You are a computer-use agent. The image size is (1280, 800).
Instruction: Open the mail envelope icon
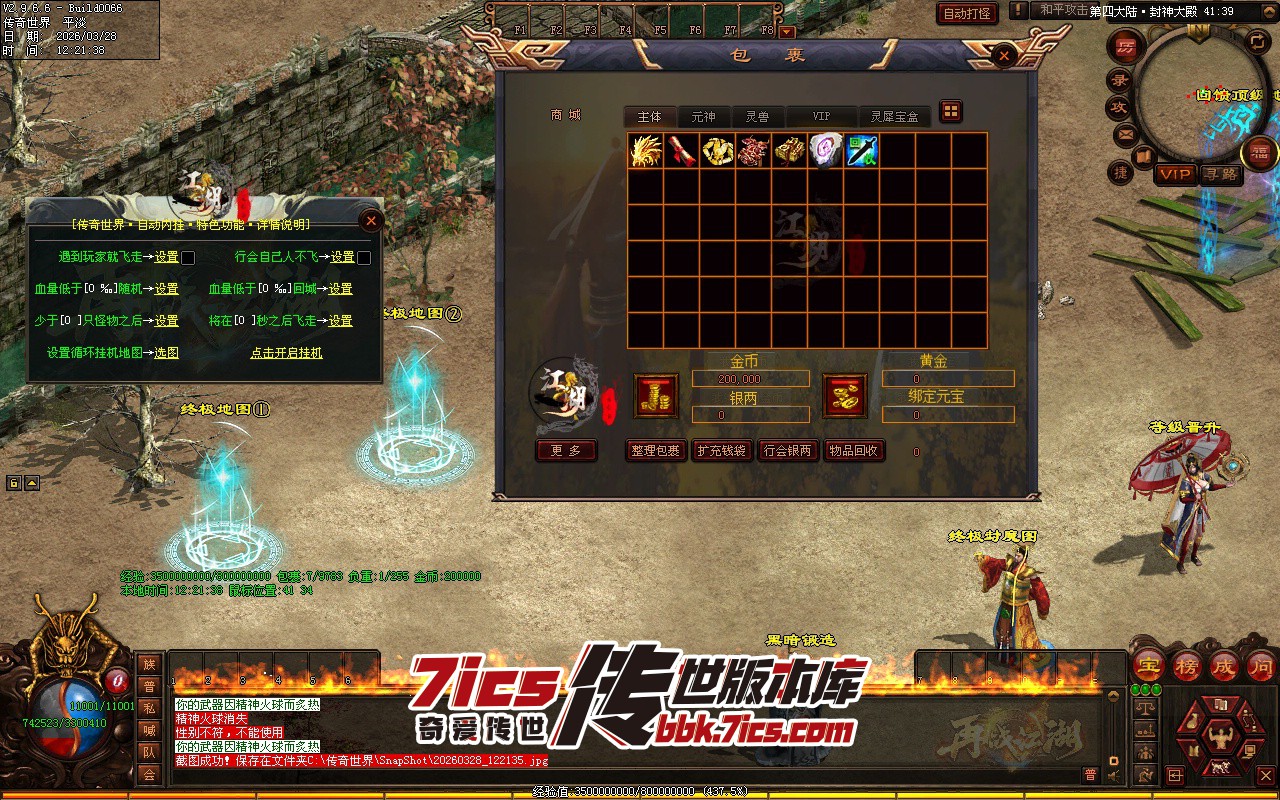[1126, 134]
